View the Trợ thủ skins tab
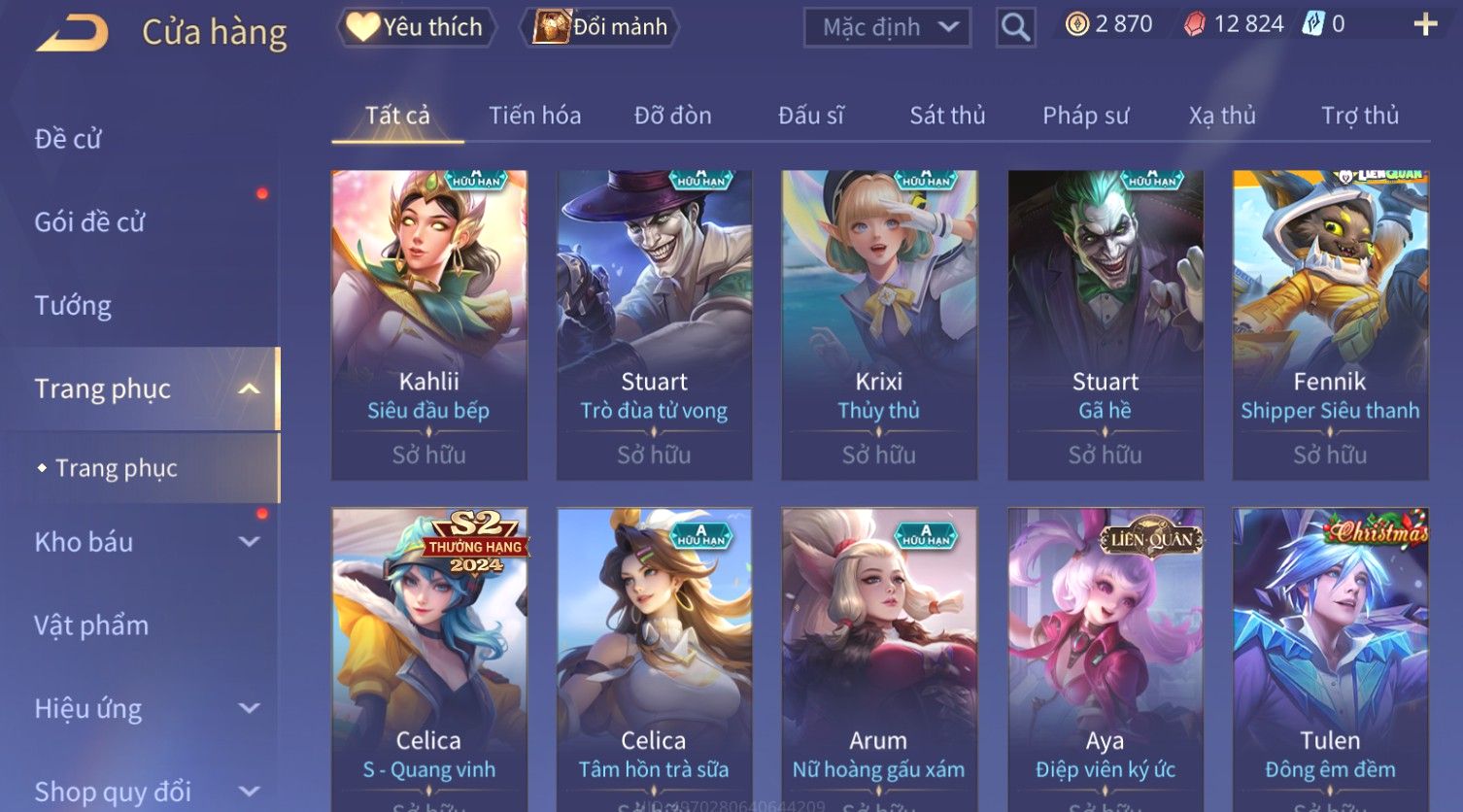This screenshot has height=812, width=1463. click(1359, 116)
